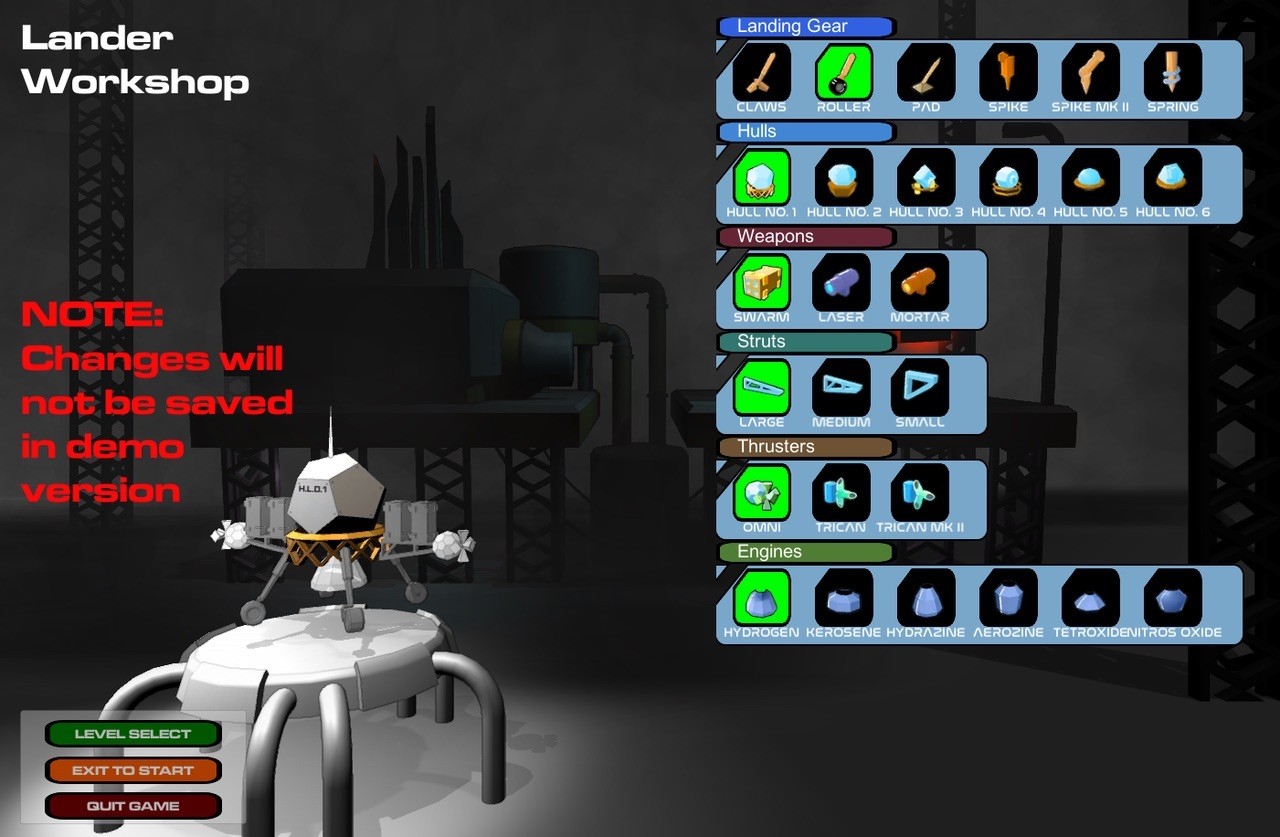This screenshot has height=837, width=1280.
Task: Select the Kerosene engine
Action: pos(841,598)
